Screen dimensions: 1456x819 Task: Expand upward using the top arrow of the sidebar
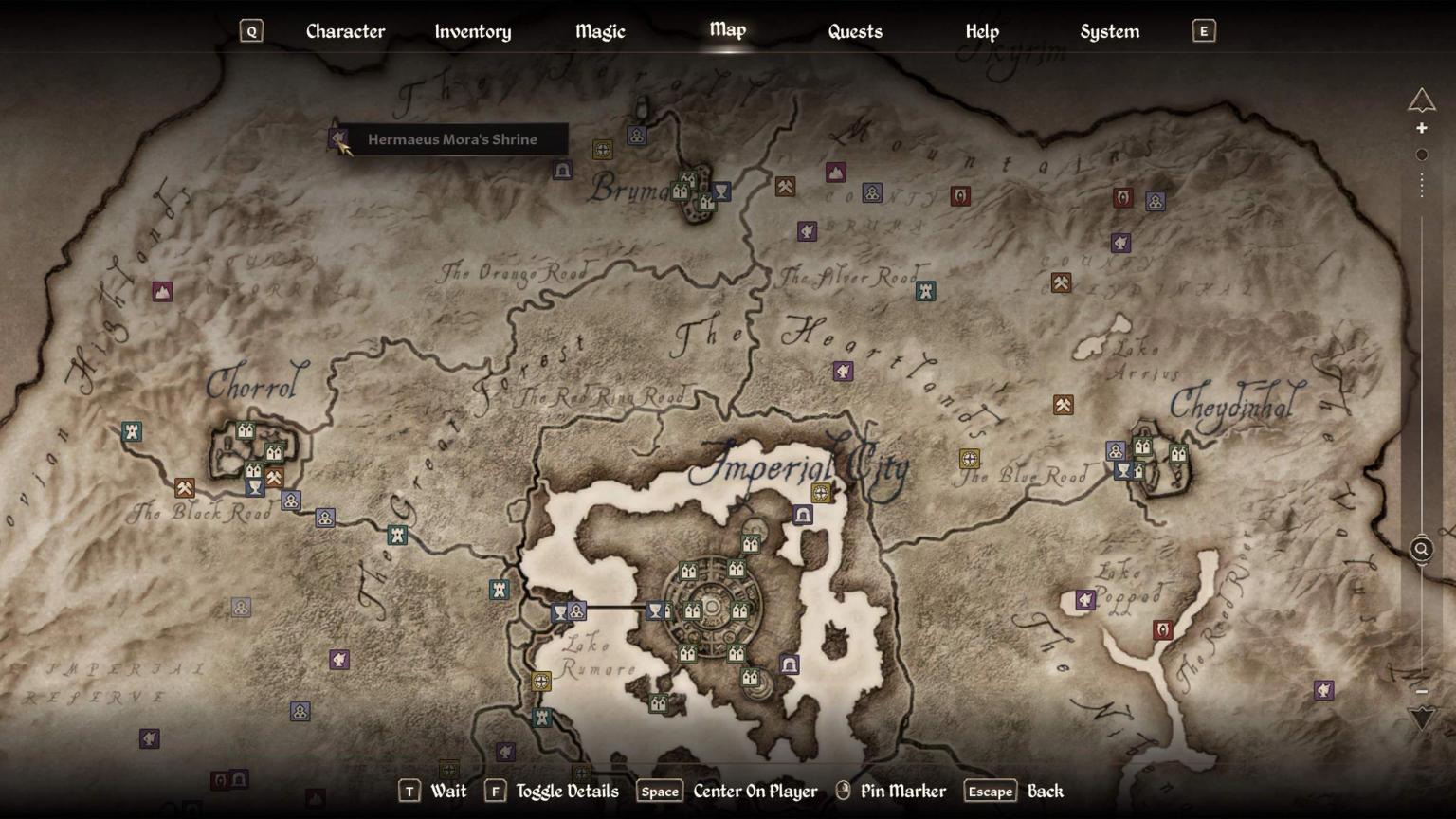pos(1422,98)
